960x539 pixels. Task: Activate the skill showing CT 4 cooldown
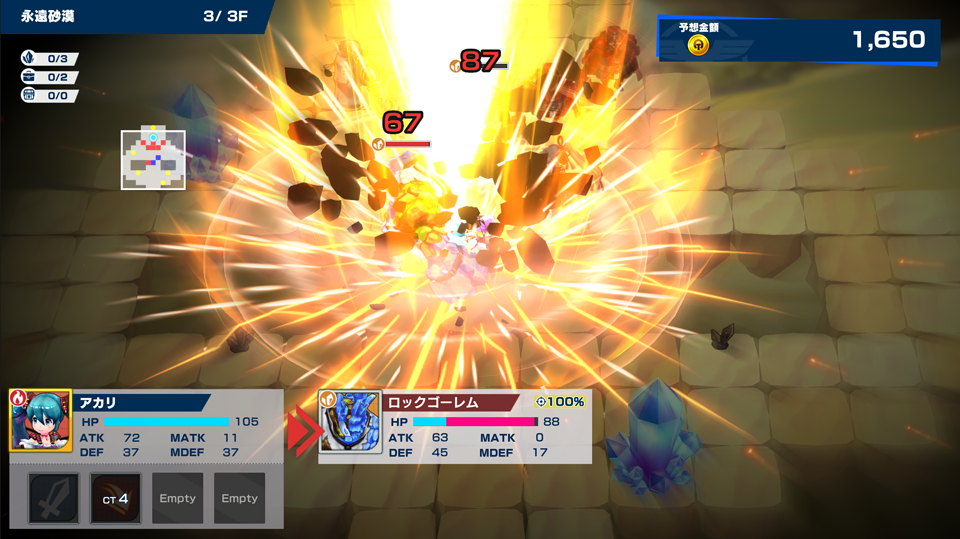[116, 498]
